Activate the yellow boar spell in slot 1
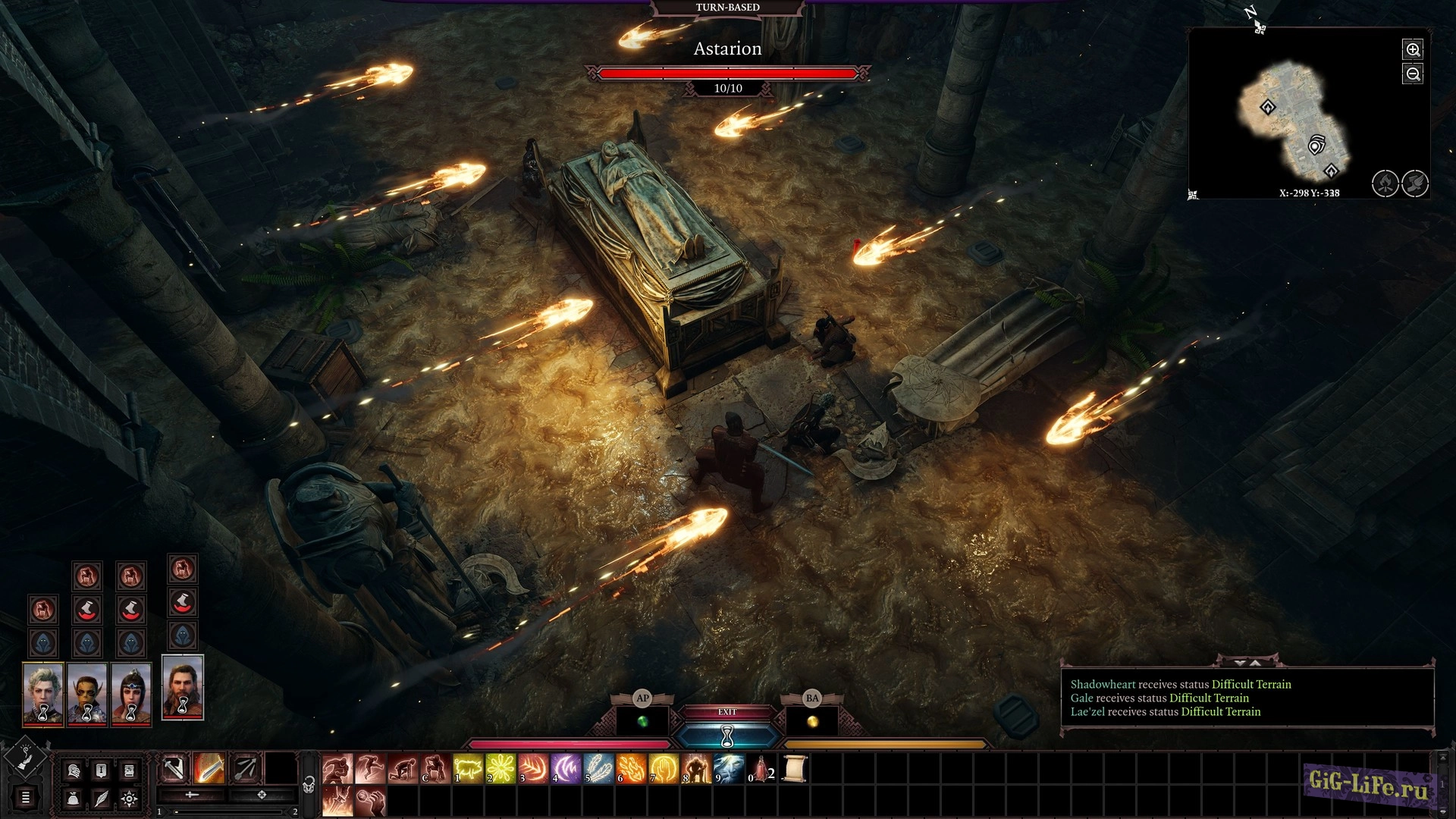The height and width of the screenshot is (819, 1456). pyautogui.click(x=469, y=769)
